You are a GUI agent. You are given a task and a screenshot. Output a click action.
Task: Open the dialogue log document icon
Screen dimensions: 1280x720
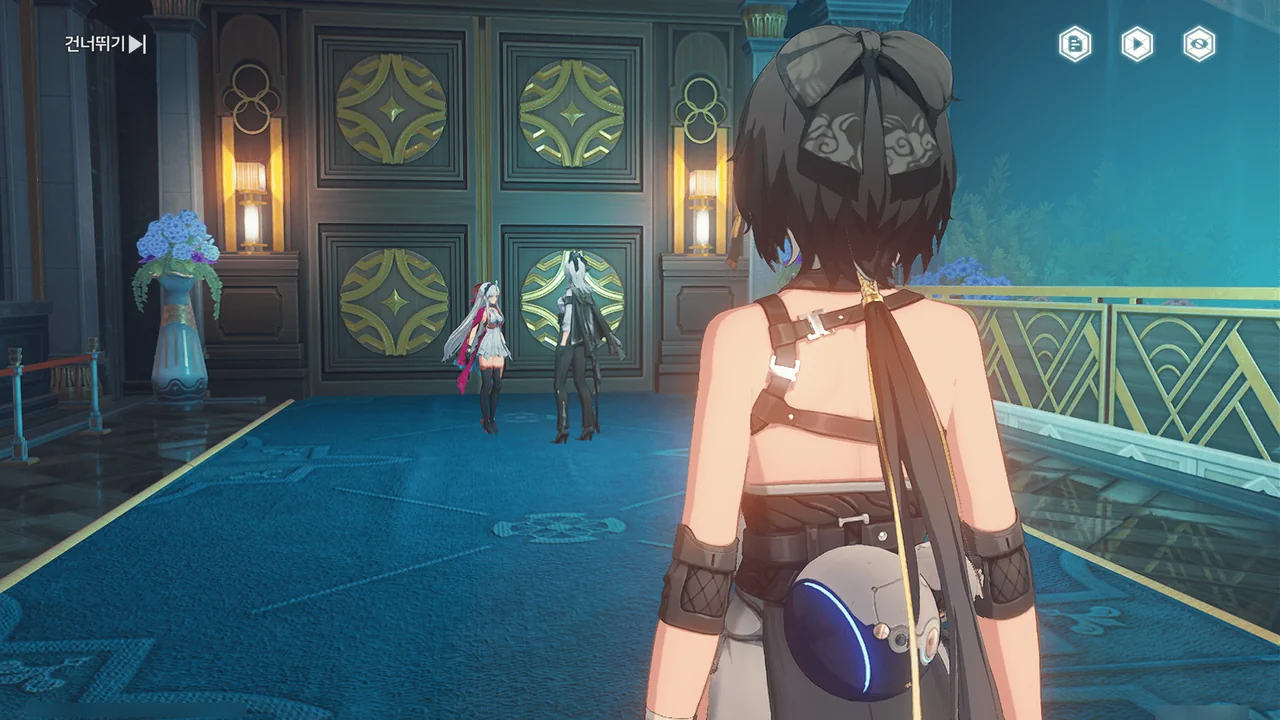(x=1075, y=44)
